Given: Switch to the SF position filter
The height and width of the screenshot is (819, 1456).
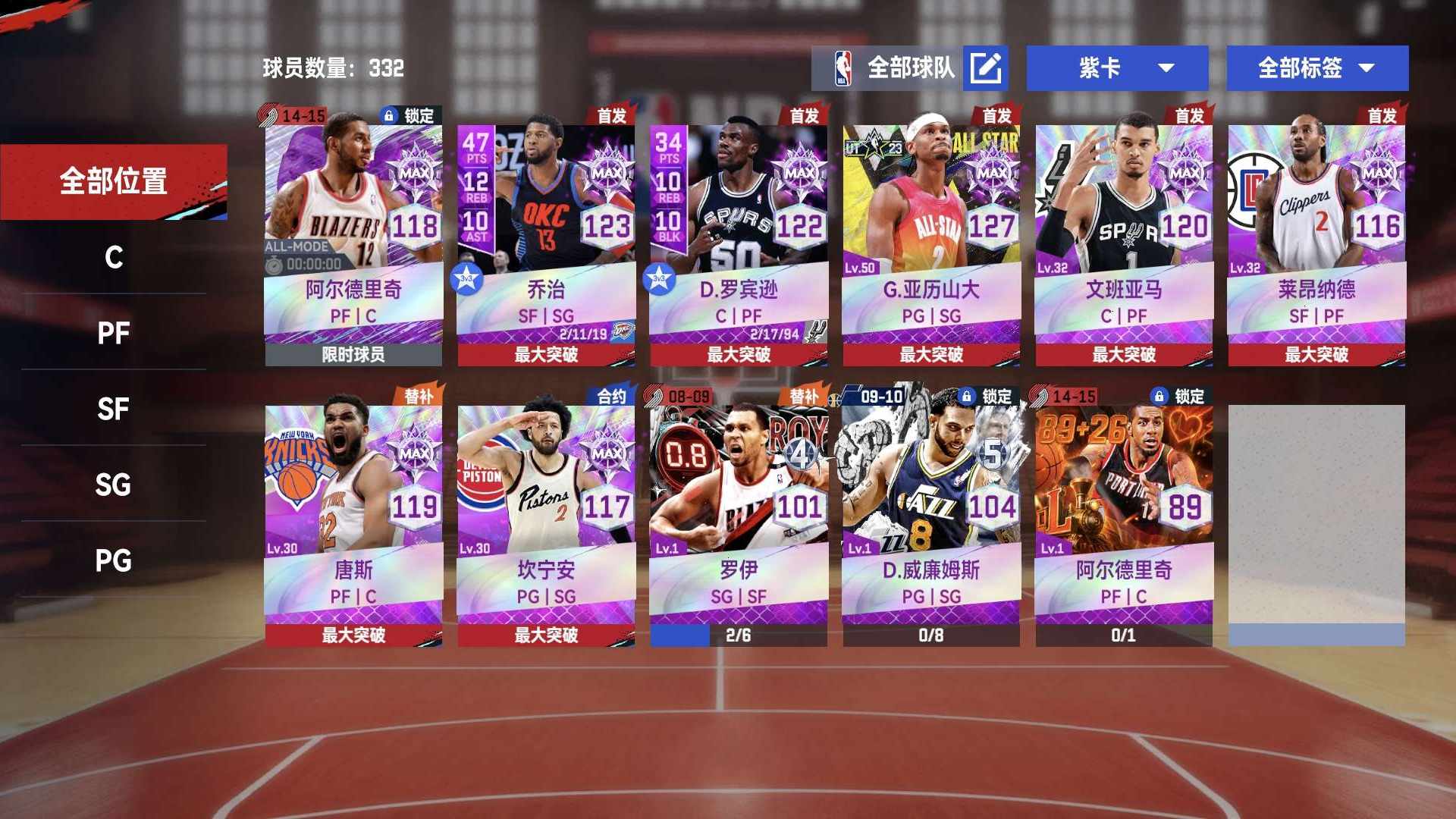Looking at the screenshot, I should (114, 409).
